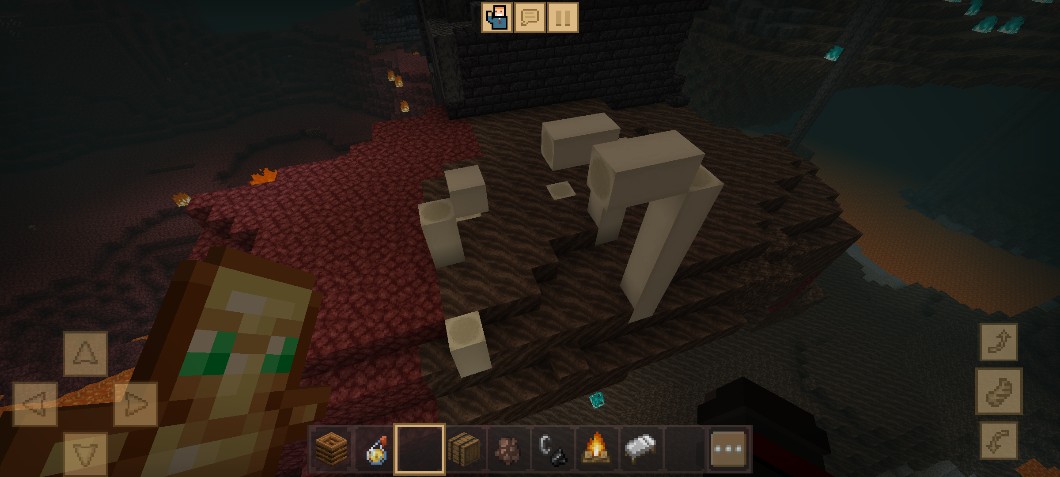This screenshot has width=1060, height=477.
Task: Select the flint and steel hotbar slot
Action: coord(552,449)
